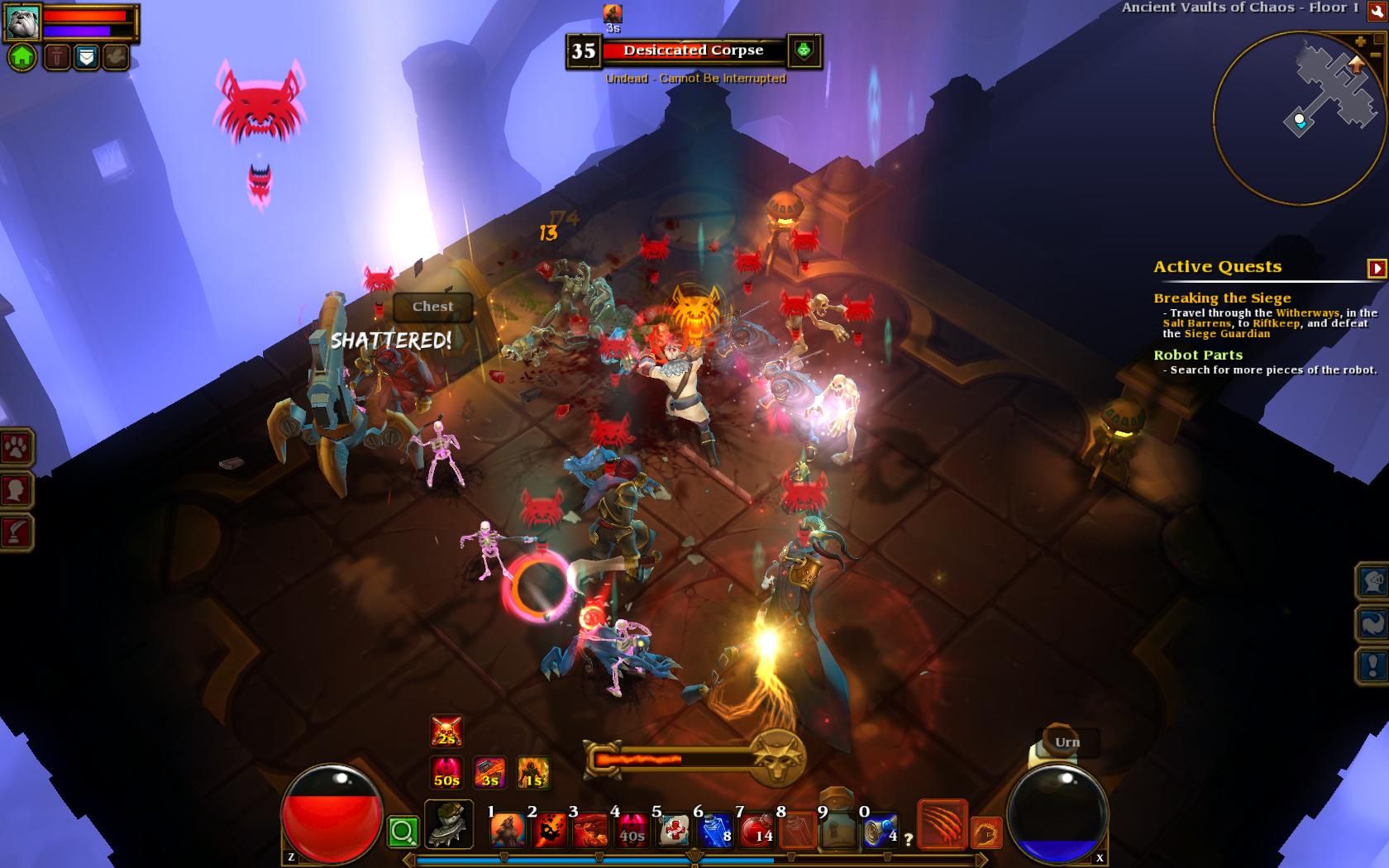Use the flaming skull skill in slot 2
The image size is (1389, 868).
(549, 829)
